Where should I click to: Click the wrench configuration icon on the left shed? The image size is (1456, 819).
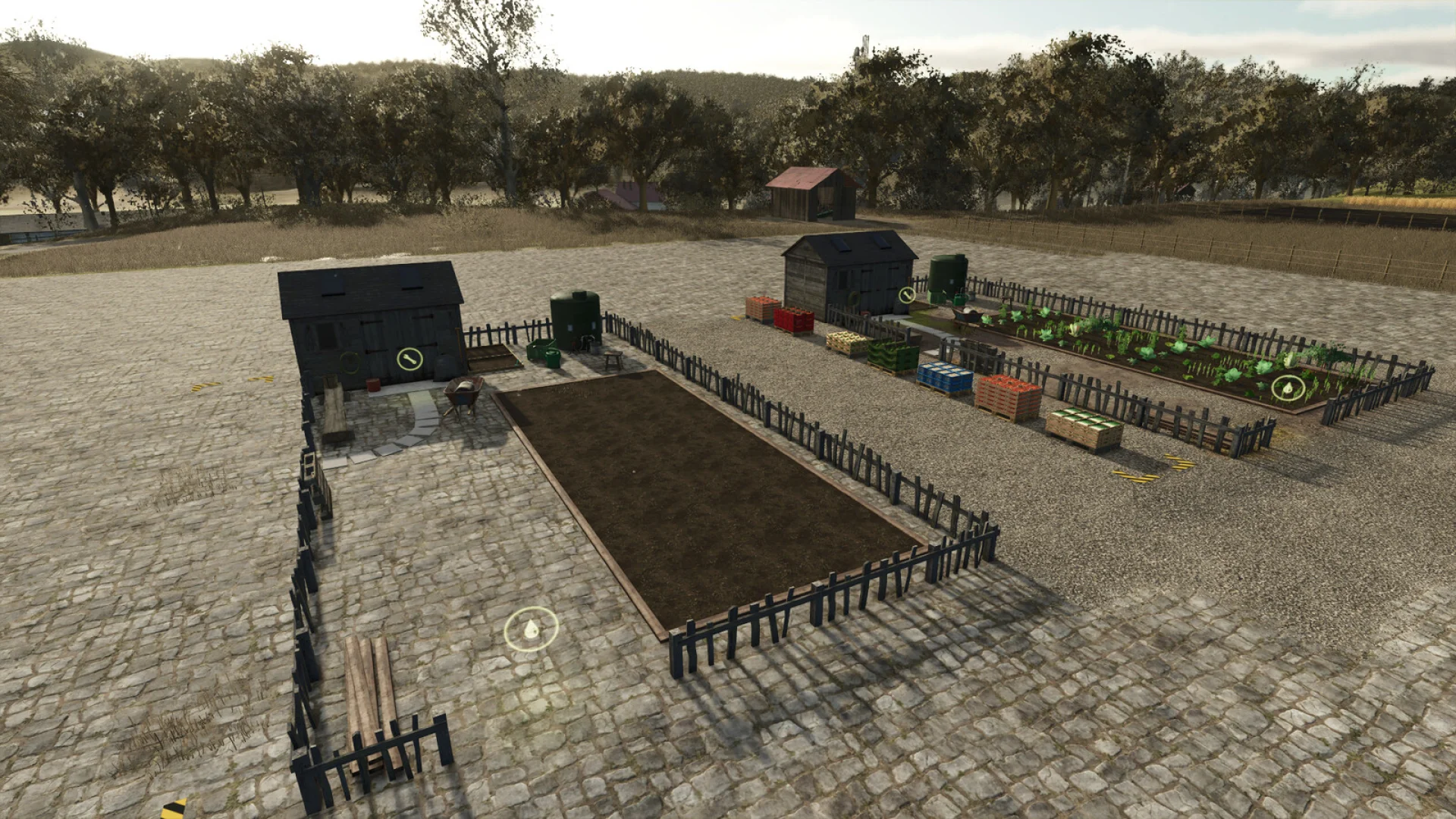(409, 359)
